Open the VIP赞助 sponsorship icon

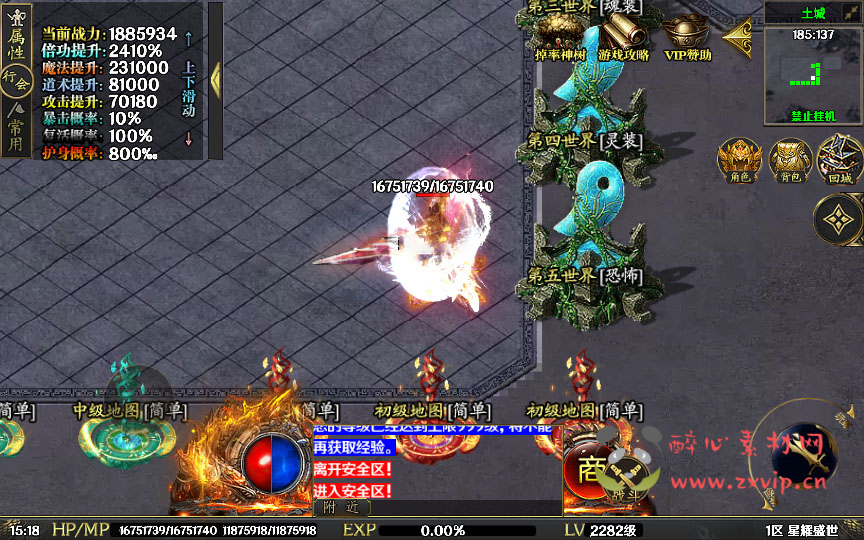pyautogui.click(x=688, y=36)
